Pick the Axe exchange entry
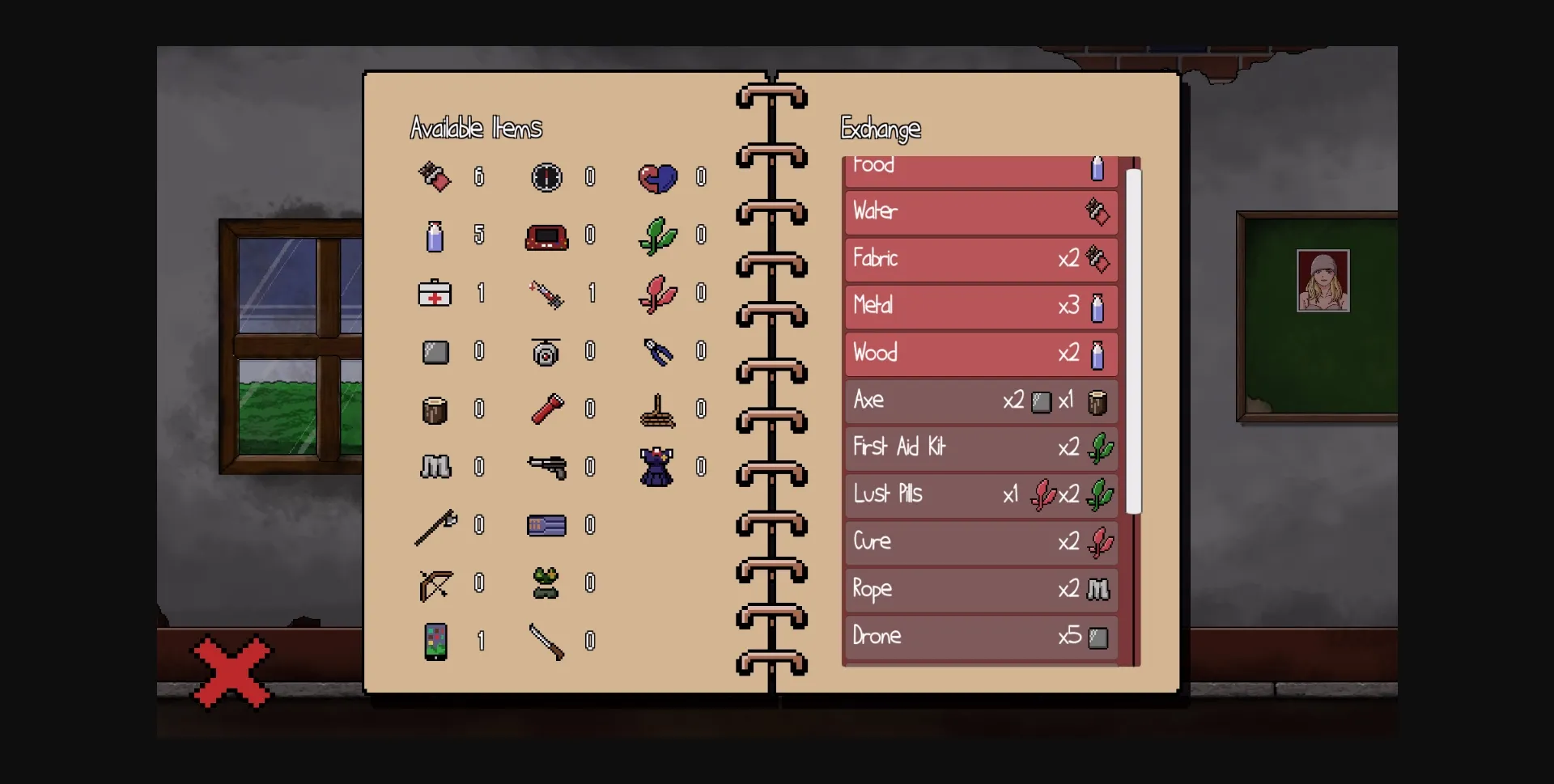The image size is (1554, 784). 980,400
